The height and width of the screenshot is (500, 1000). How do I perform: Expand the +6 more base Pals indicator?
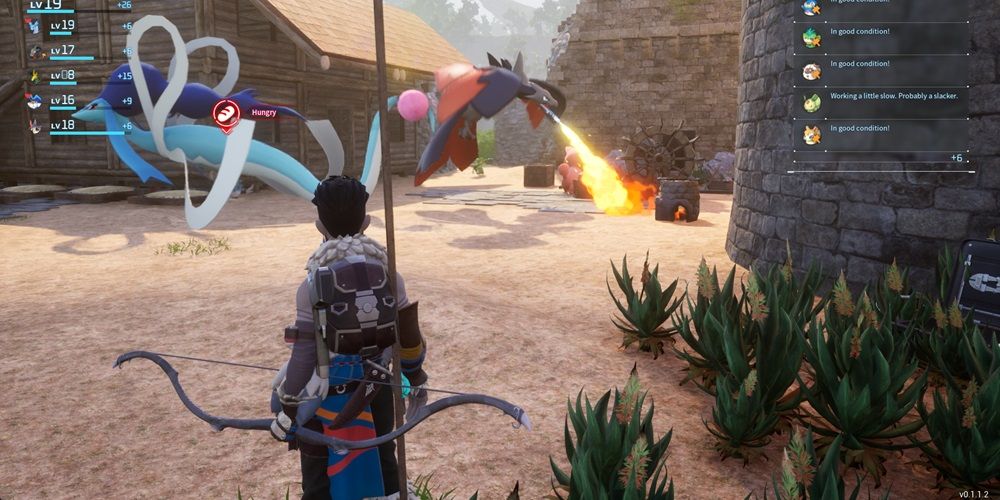point(956,158)
